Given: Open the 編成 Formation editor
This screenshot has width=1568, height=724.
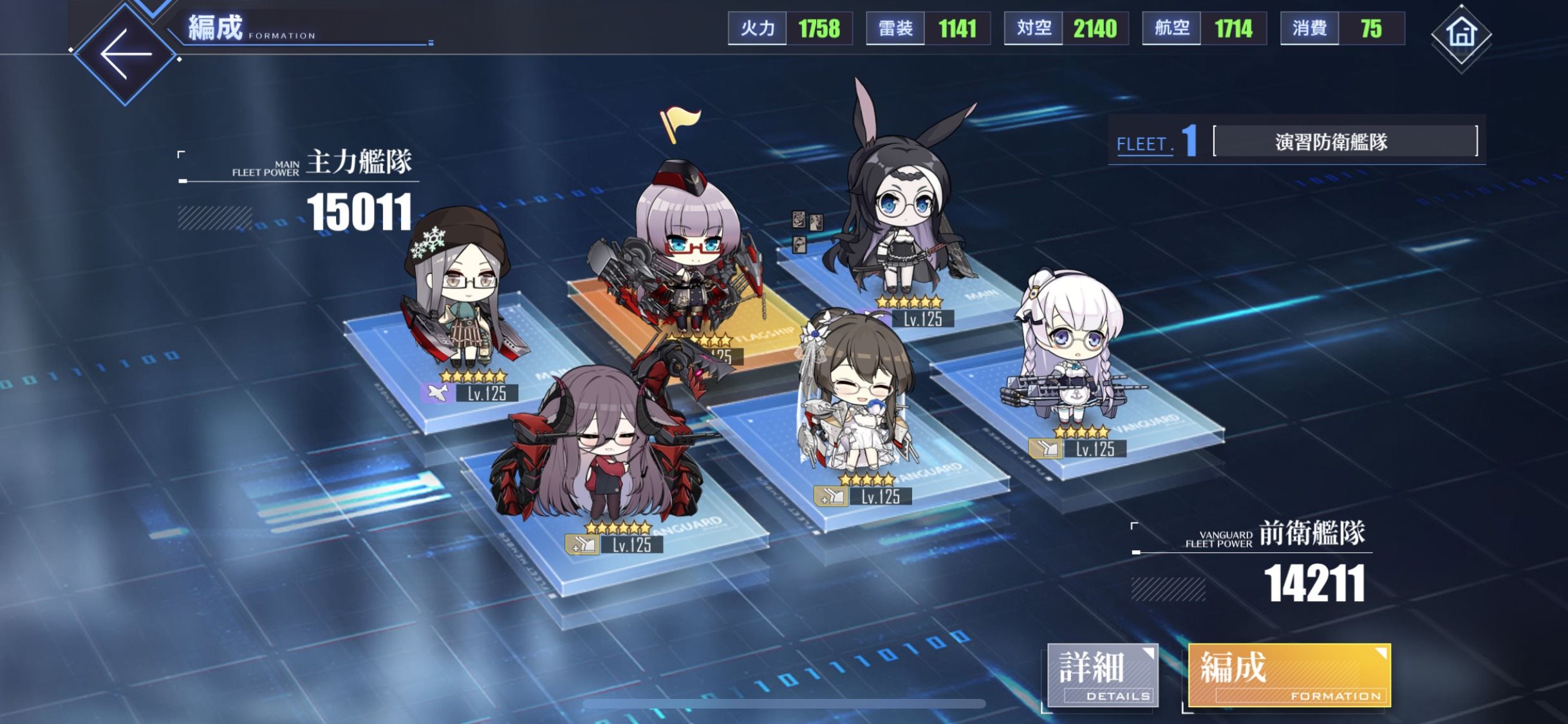Looking at the screenshot, I should (x=1289, y=675).
